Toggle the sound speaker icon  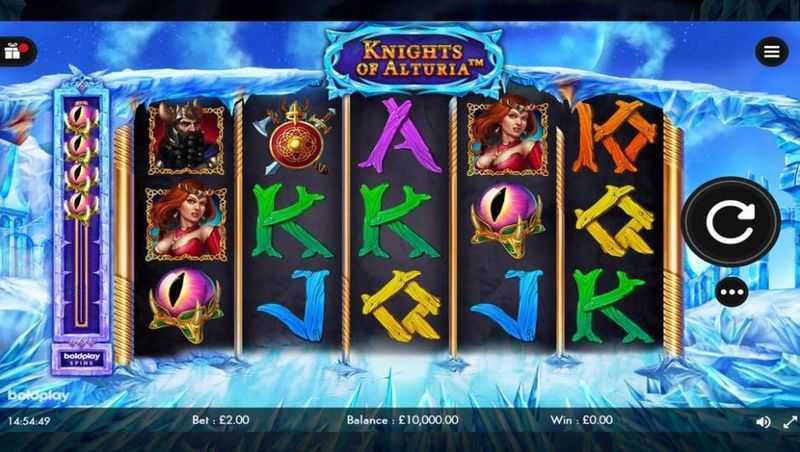(763, 422)
